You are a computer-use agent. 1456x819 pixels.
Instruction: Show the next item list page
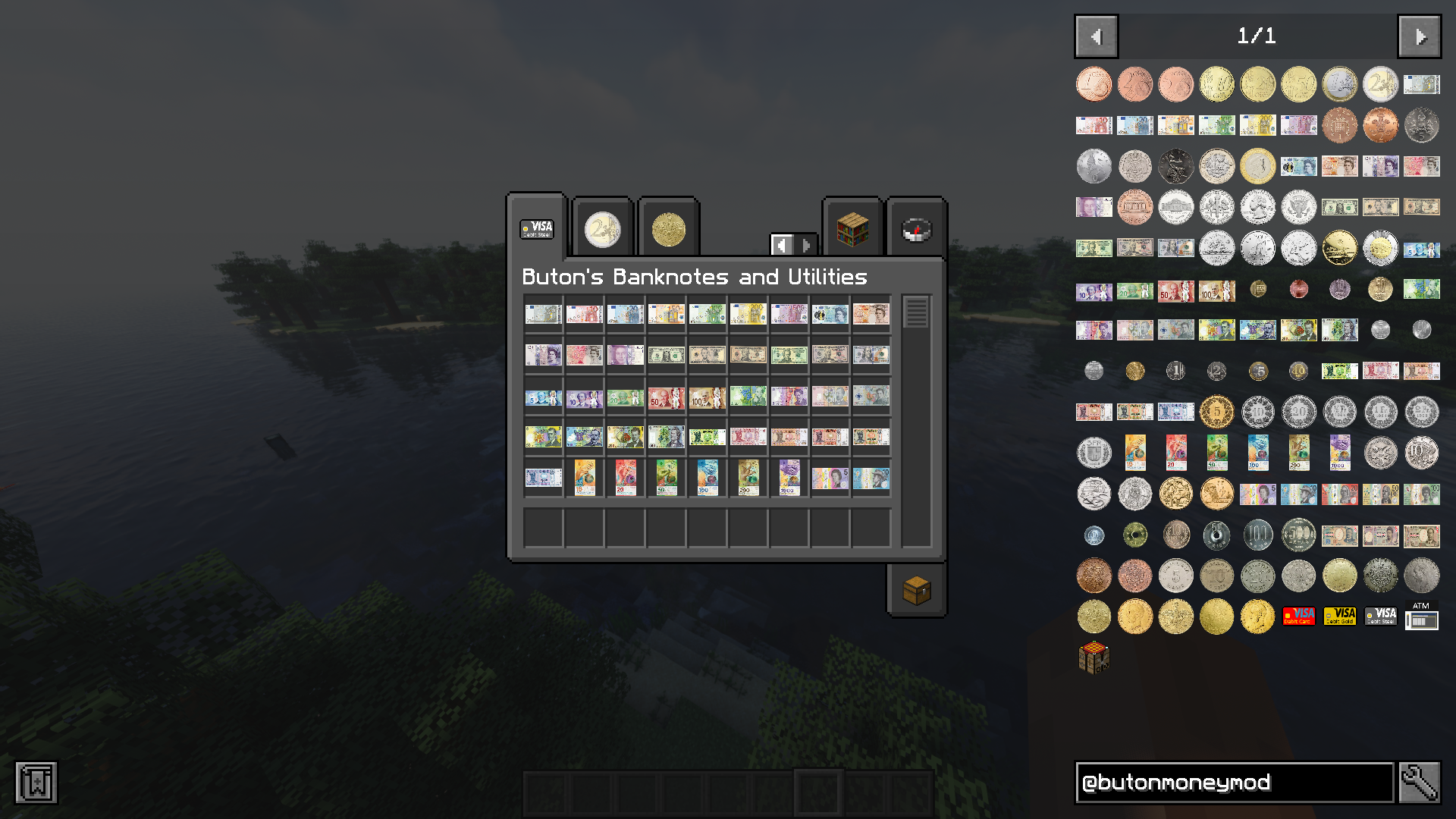coord(1420,36)
